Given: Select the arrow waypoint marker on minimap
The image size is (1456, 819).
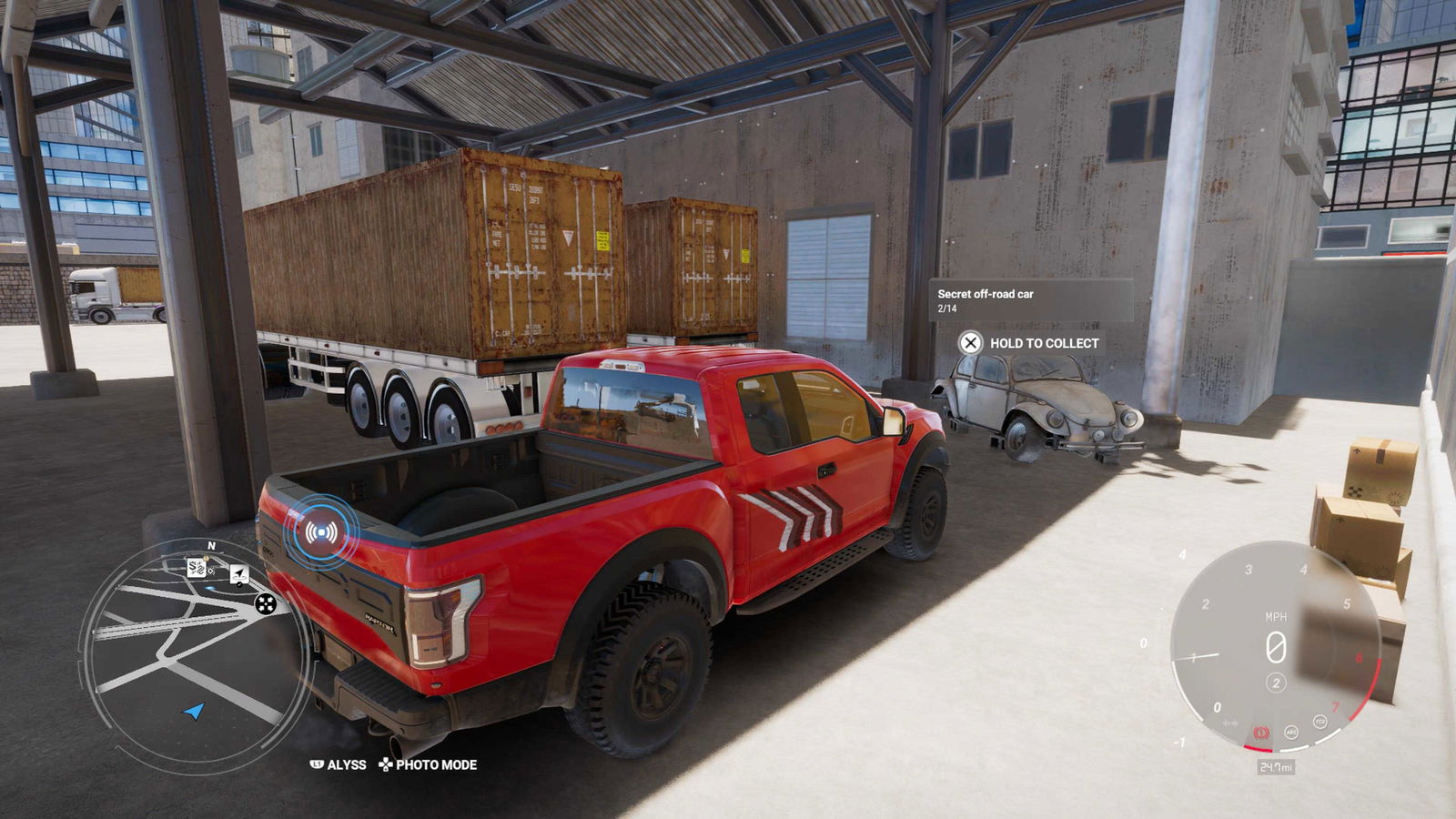Looking at the screenshot, I should coord(238,575).
